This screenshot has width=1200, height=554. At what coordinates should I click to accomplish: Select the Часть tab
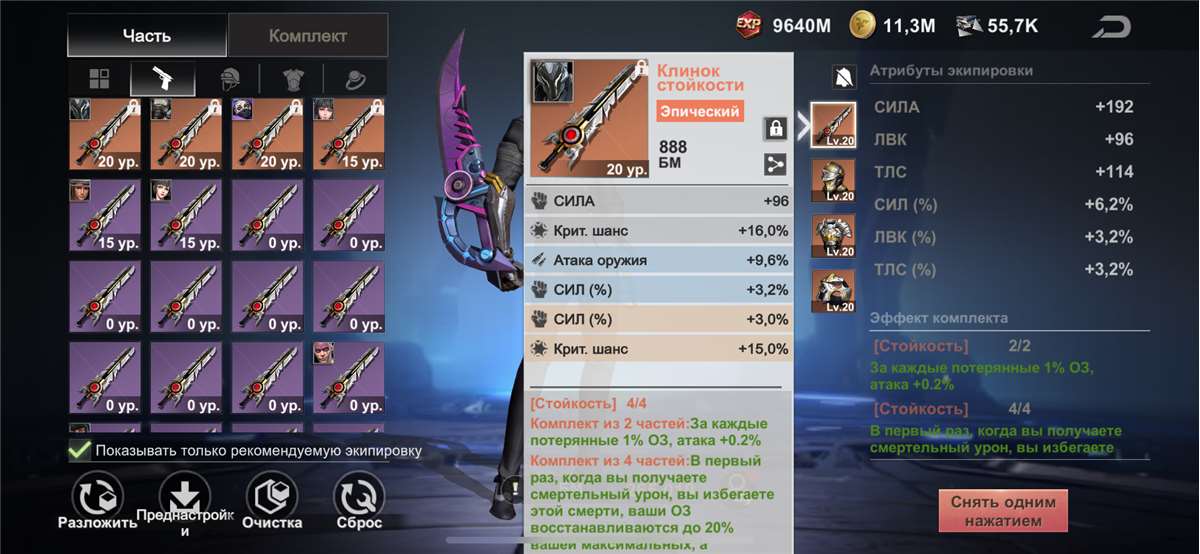[147, 36]
